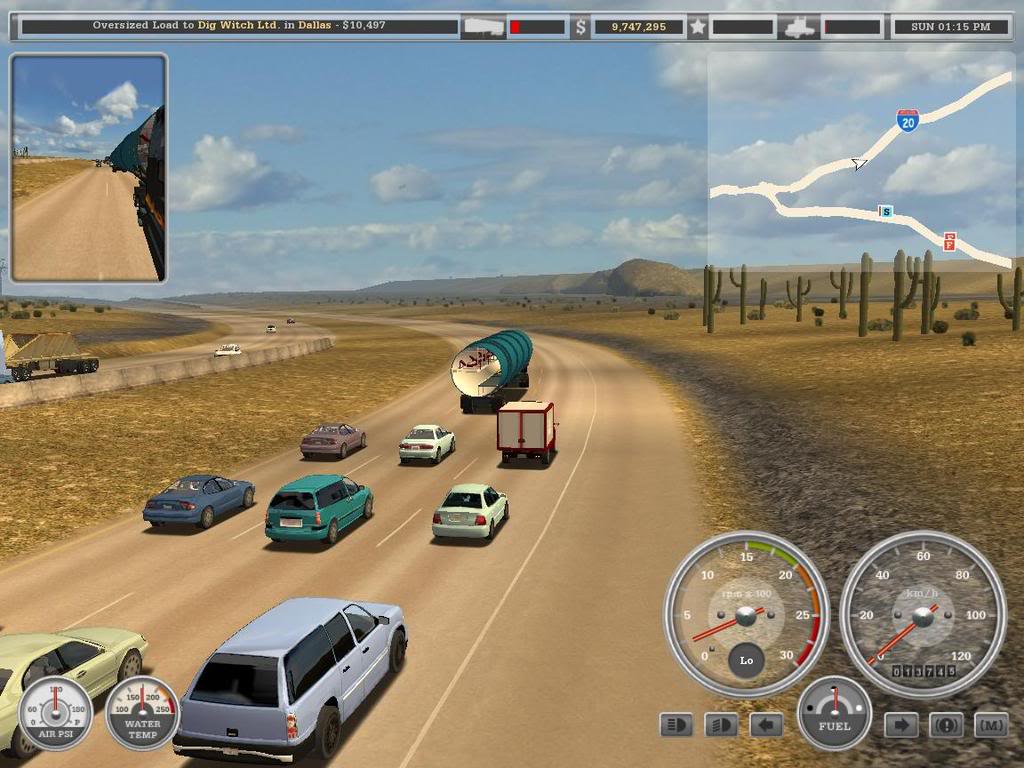The width and height of the screenshot is (1024, 768).
Task: Toggle the (M) motor brake indicator
Action: (x=990, y=724)
